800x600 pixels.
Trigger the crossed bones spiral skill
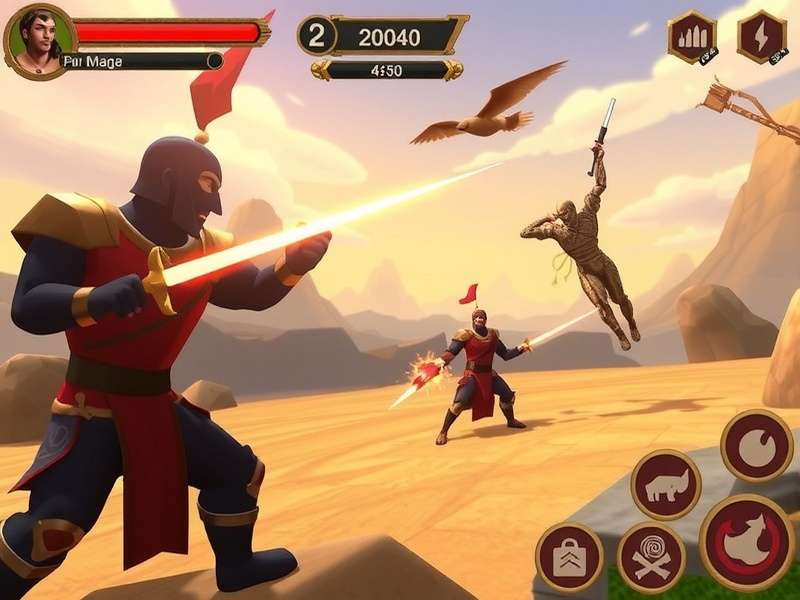click(x=651, y=556)
